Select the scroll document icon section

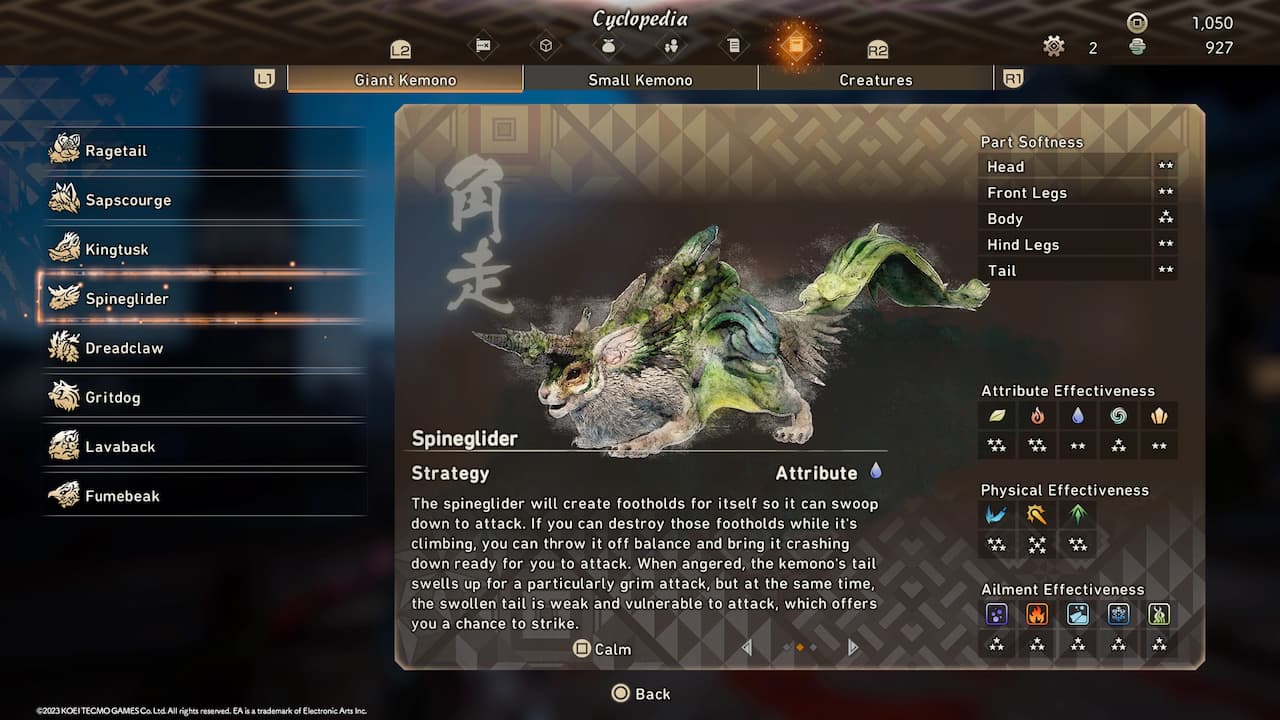733,45
